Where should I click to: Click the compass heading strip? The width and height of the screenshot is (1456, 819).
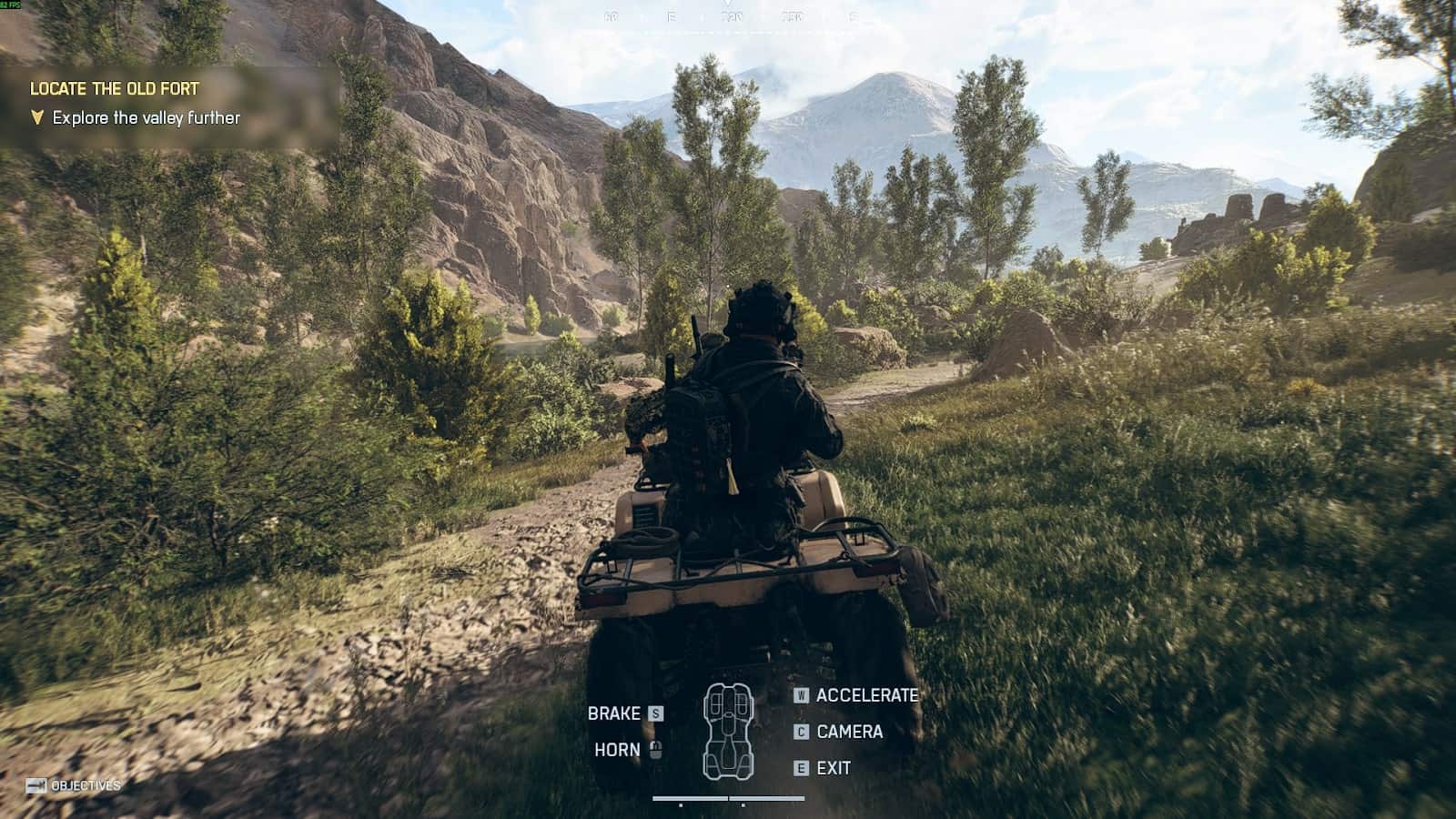point(729,16)
